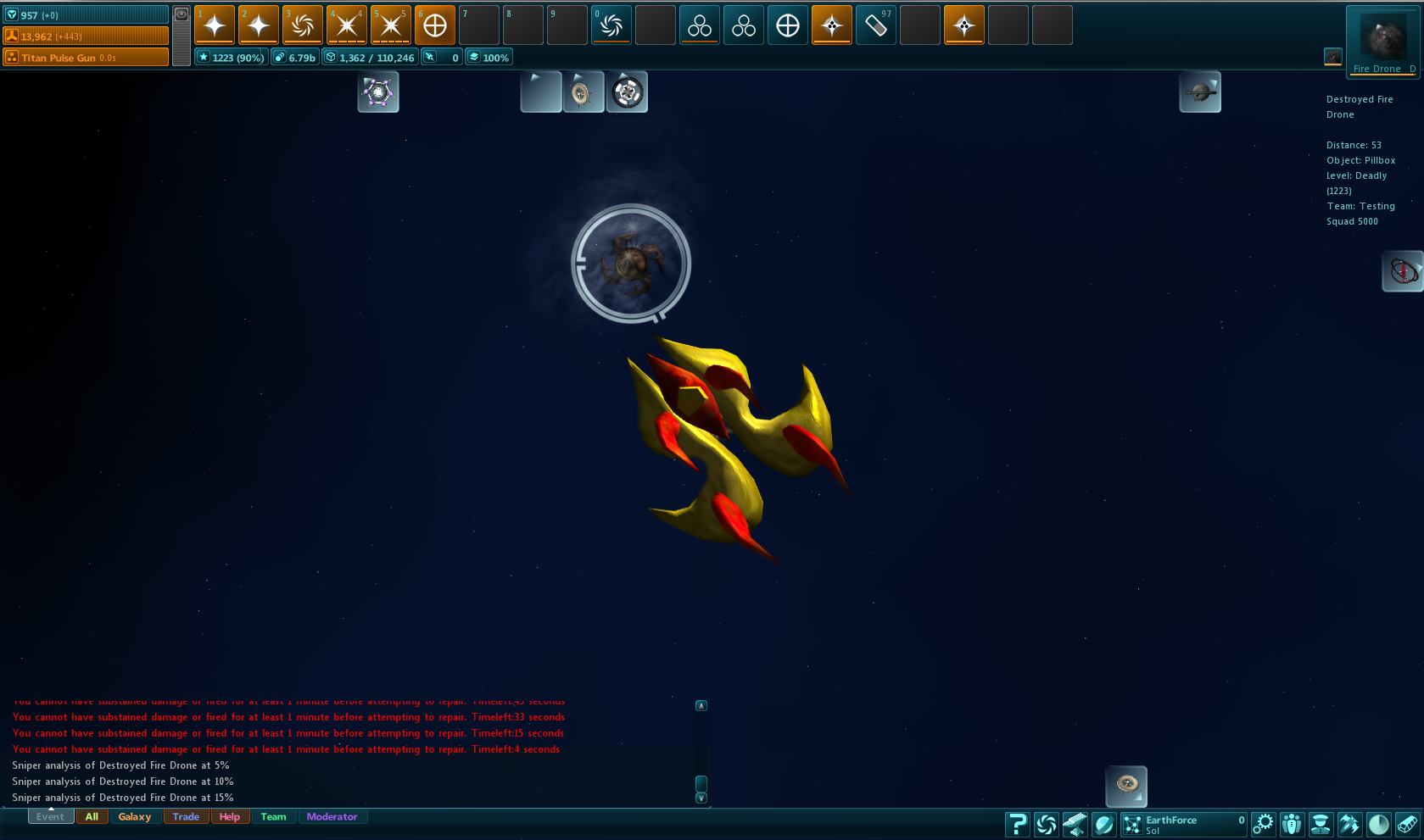Click the chat scroll-up arrow

click(x=701, y=705)
